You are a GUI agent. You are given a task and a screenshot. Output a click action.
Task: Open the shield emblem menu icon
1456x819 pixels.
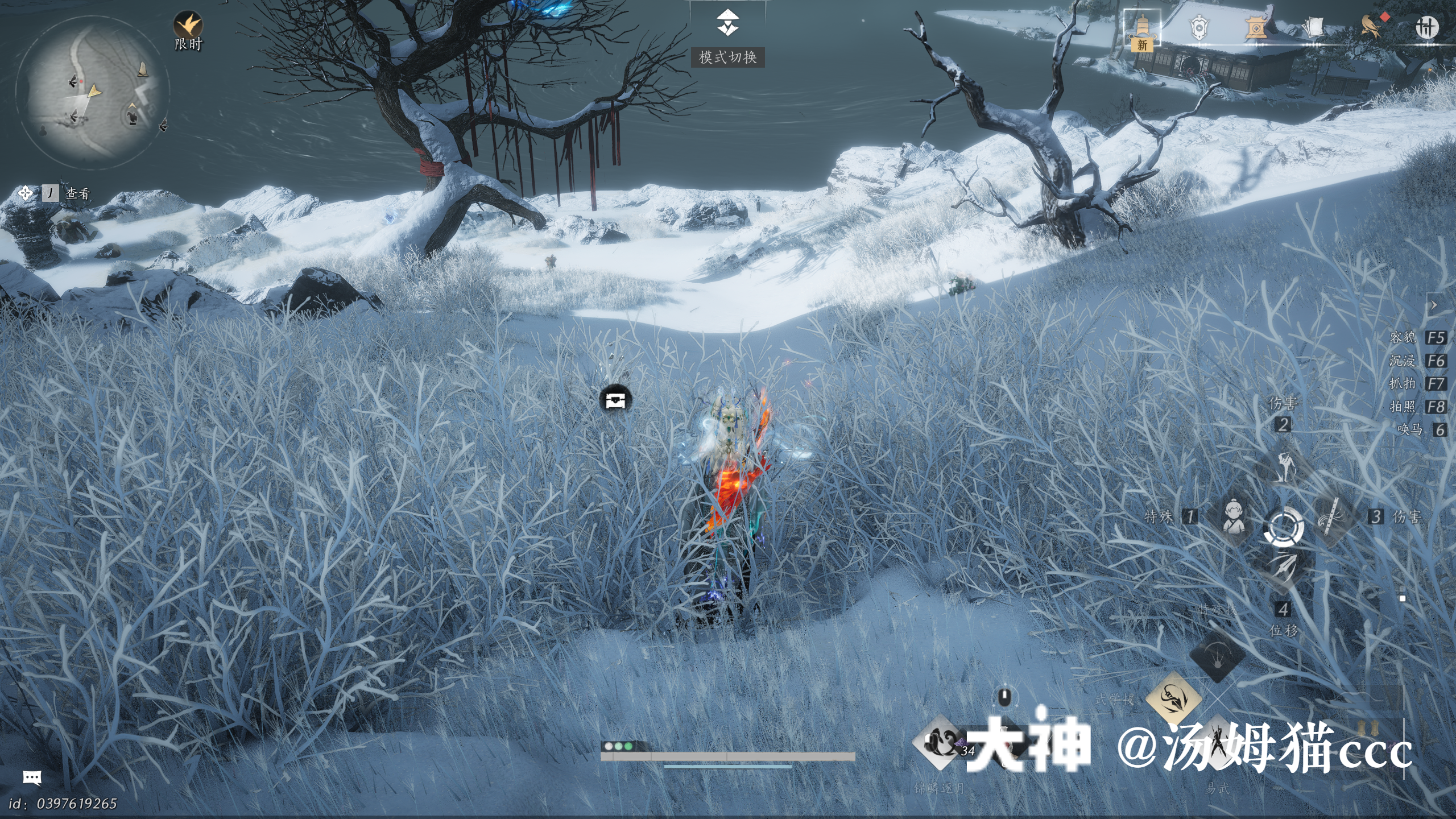[x=1199, y=27]
